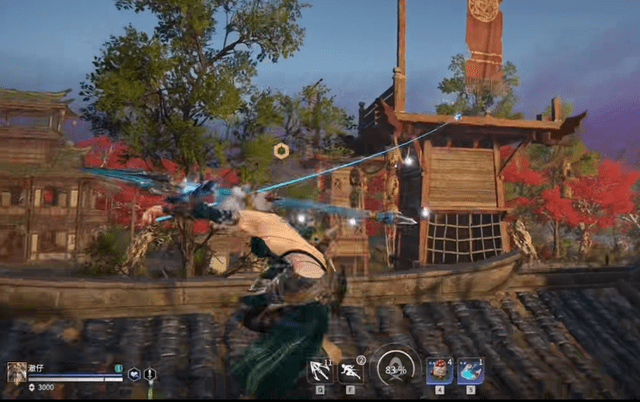Click the sword hexagon status icon
This screenshot has width=640, height=402.
[150, 375]
